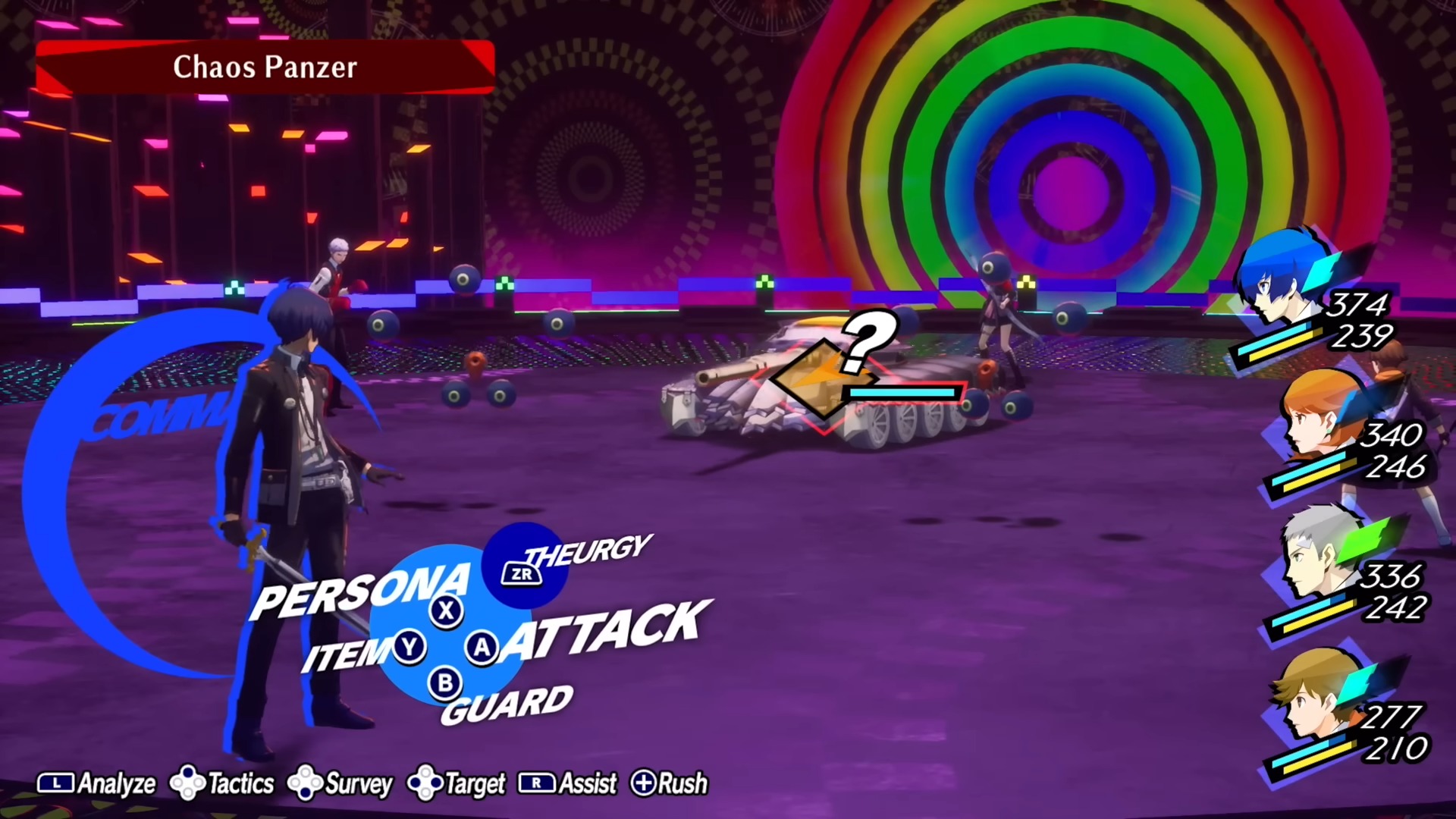Start a Rush attack
1456x819 pixels.
(x=670, y=783)
